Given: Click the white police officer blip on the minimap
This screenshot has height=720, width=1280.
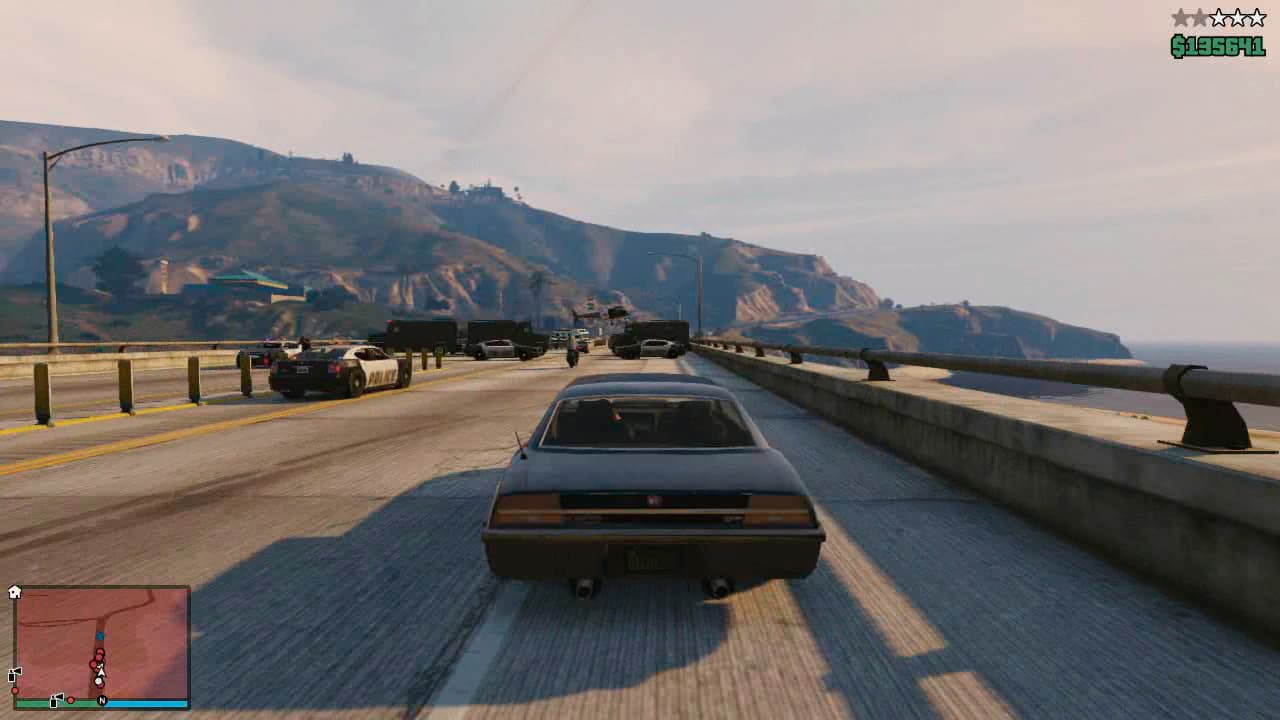Looking at the screenshot, I should pos(99,680).
